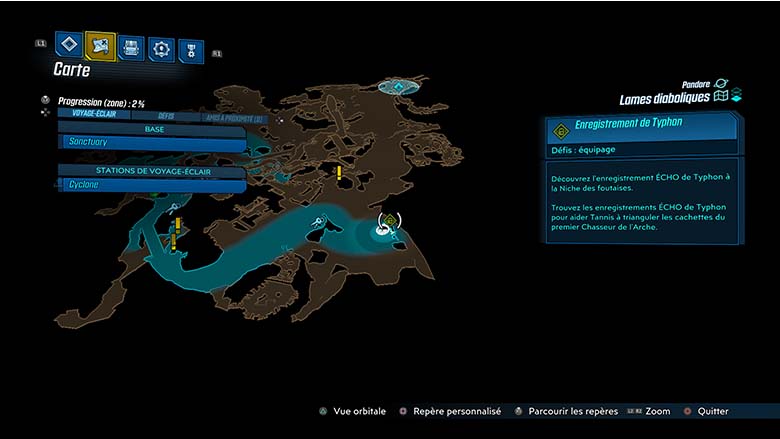Select the Typhon recording marker on the map

coord(388,221)
